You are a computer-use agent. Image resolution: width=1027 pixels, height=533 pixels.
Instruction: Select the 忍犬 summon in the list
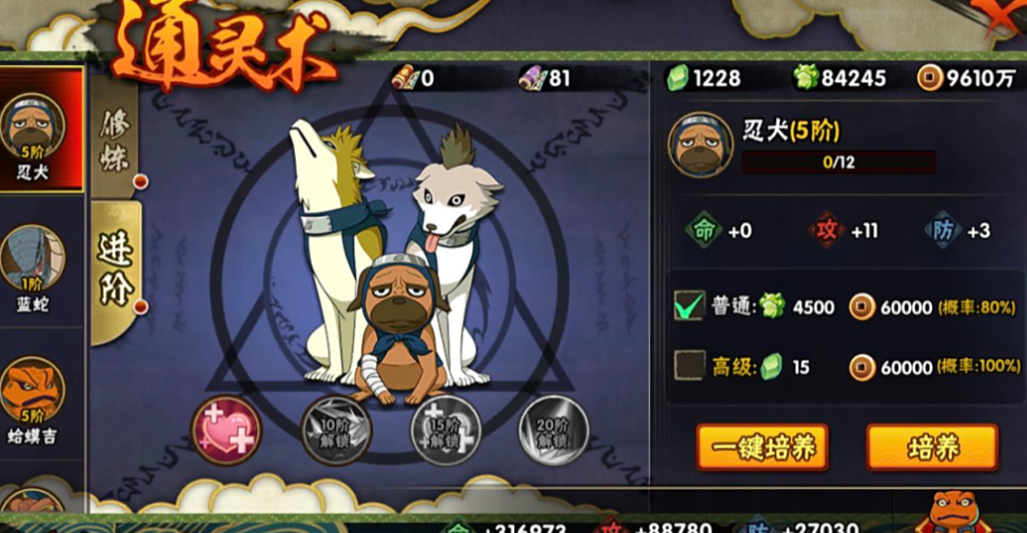tap(40, 130)
